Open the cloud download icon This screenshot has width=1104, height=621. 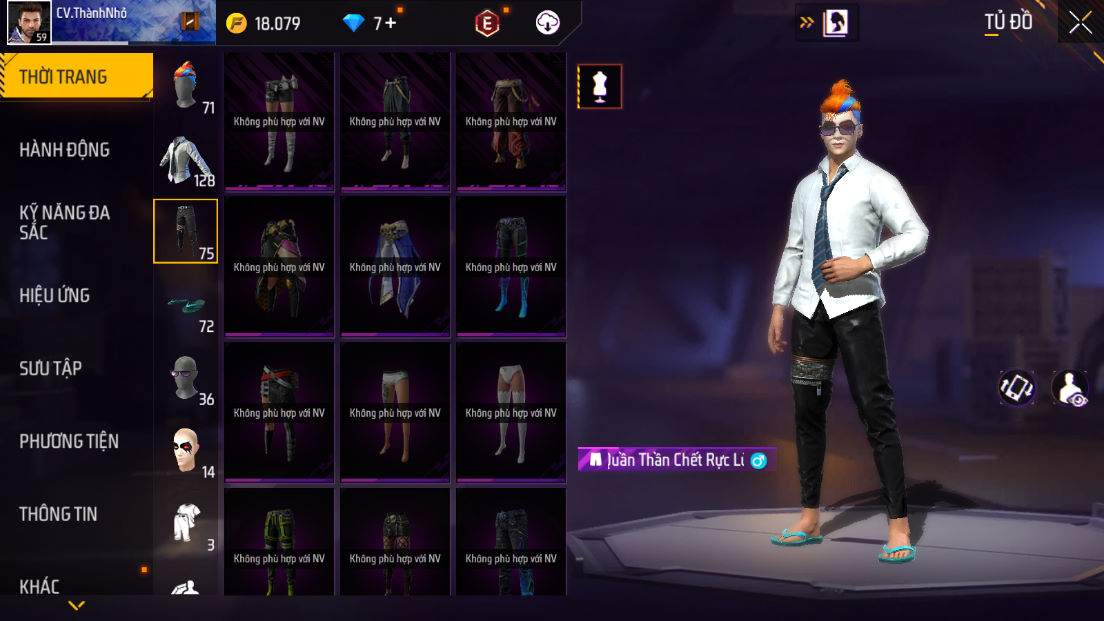(548, 23)
